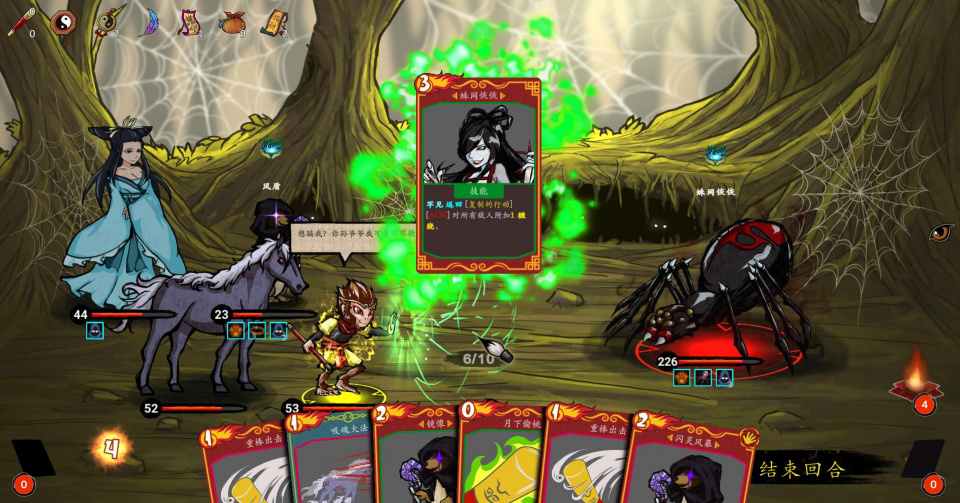The image size is (960, 503).
Task: Select the purple talisman scroll icon
Action: tap(188, 22)
